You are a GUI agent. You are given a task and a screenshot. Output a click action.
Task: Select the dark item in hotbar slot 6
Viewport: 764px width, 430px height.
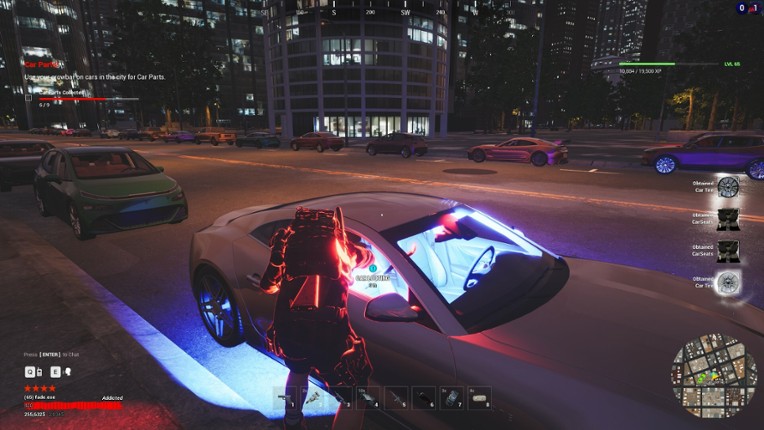(x=424, y=398)
